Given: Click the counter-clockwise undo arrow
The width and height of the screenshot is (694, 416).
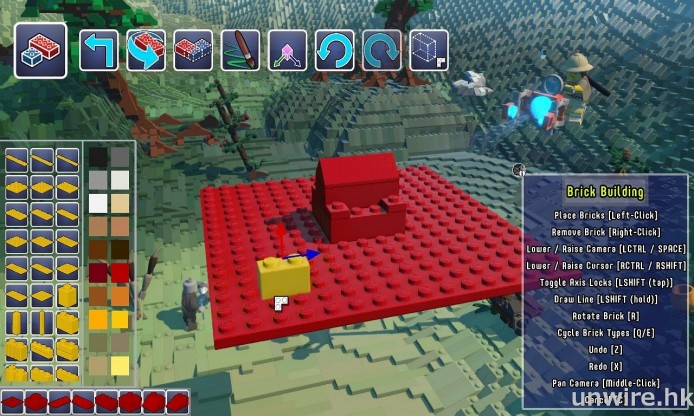Looking at the screenshot, I should [x=334, y=50].
